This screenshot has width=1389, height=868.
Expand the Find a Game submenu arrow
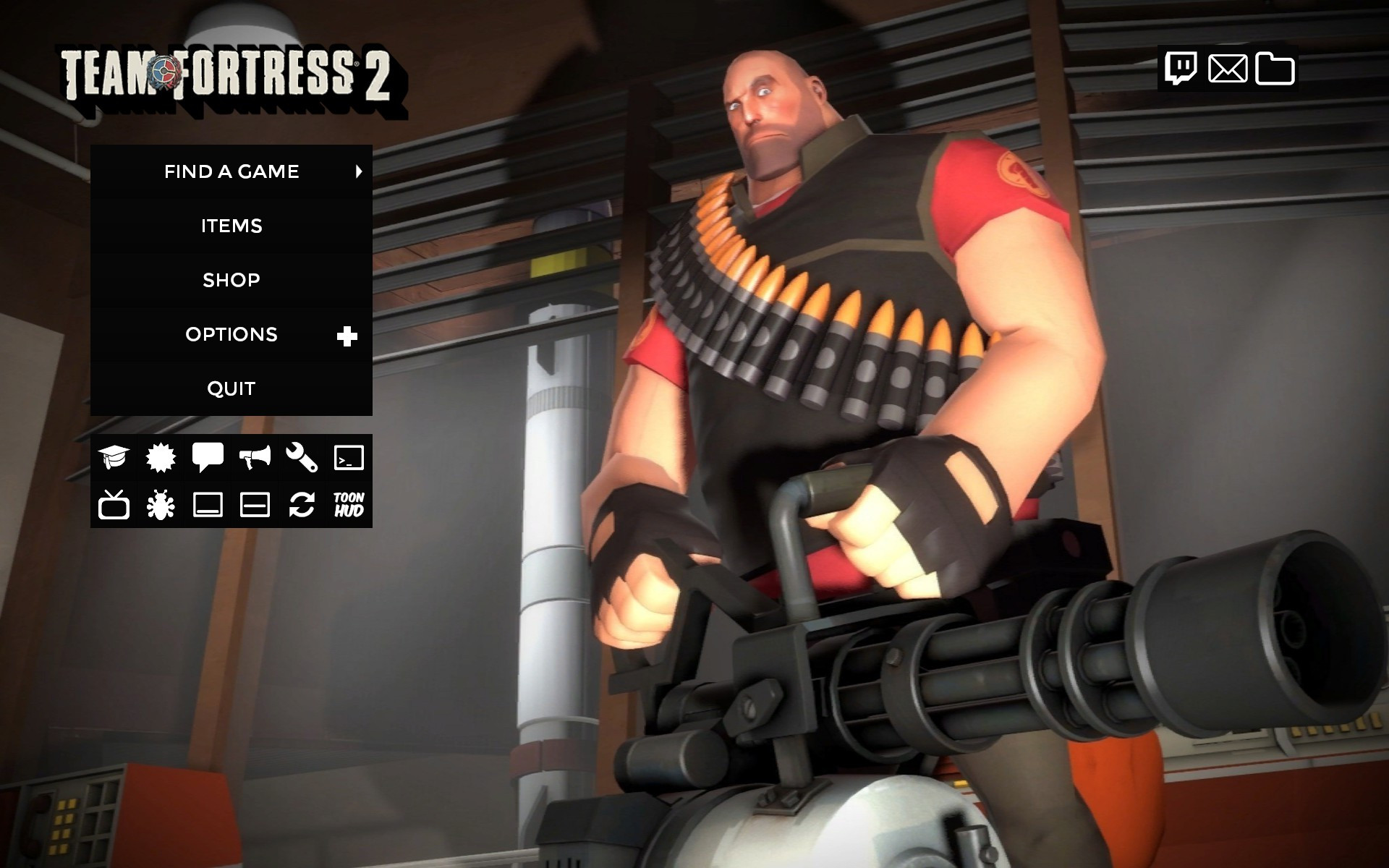[358, 171]
